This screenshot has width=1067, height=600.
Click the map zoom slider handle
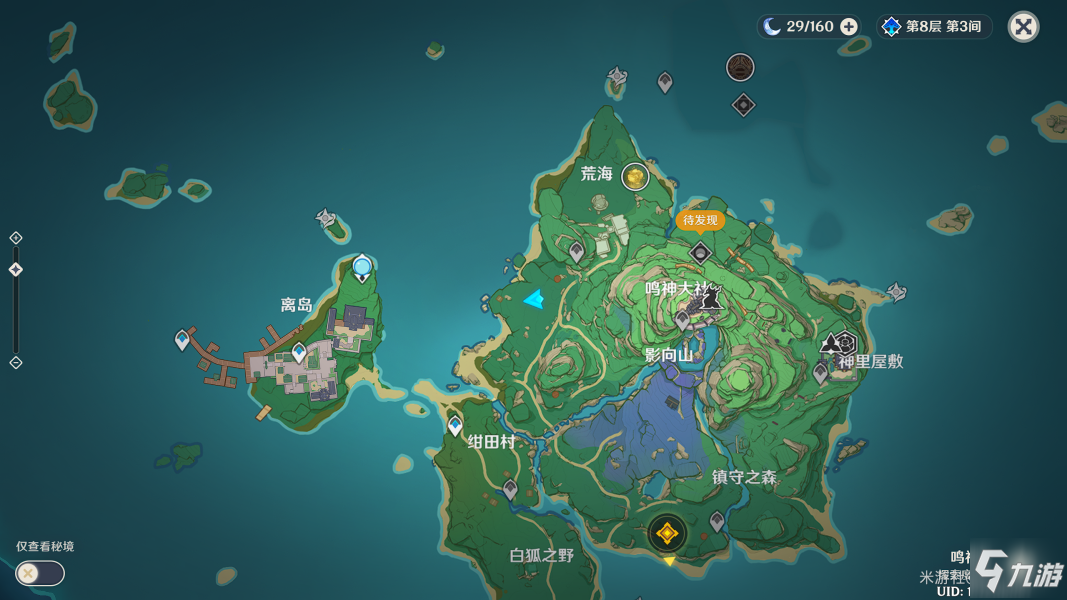tap(16, 270)
